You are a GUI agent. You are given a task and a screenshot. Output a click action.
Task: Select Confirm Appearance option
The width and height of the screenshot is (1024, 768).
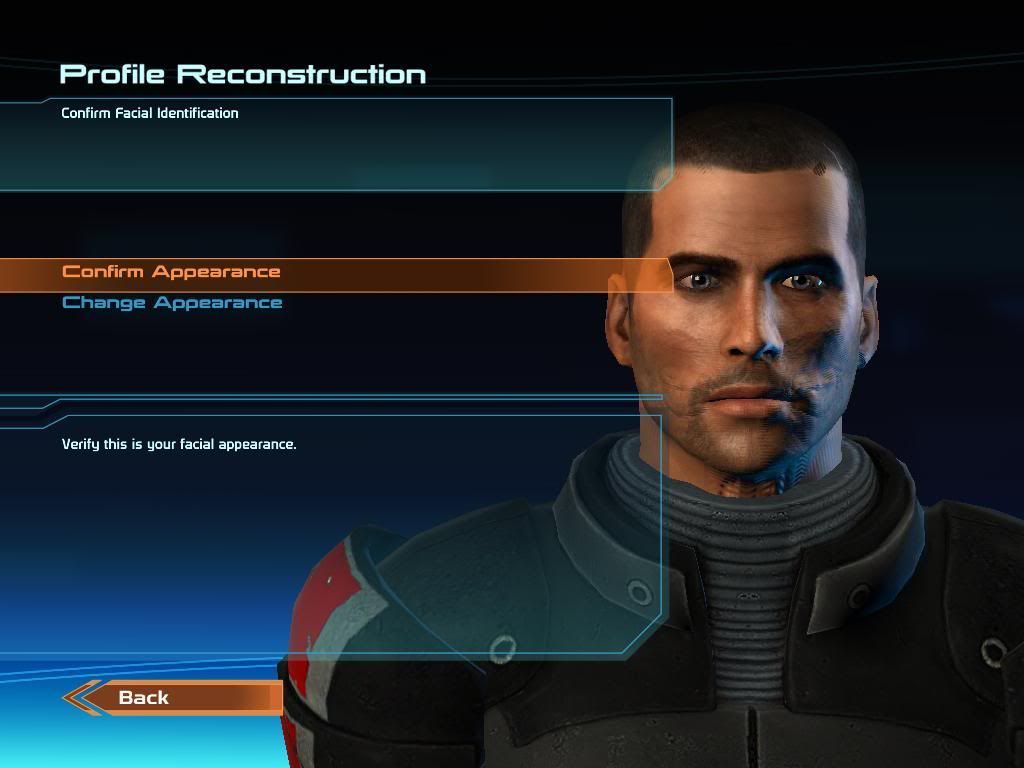coord(171,272)
